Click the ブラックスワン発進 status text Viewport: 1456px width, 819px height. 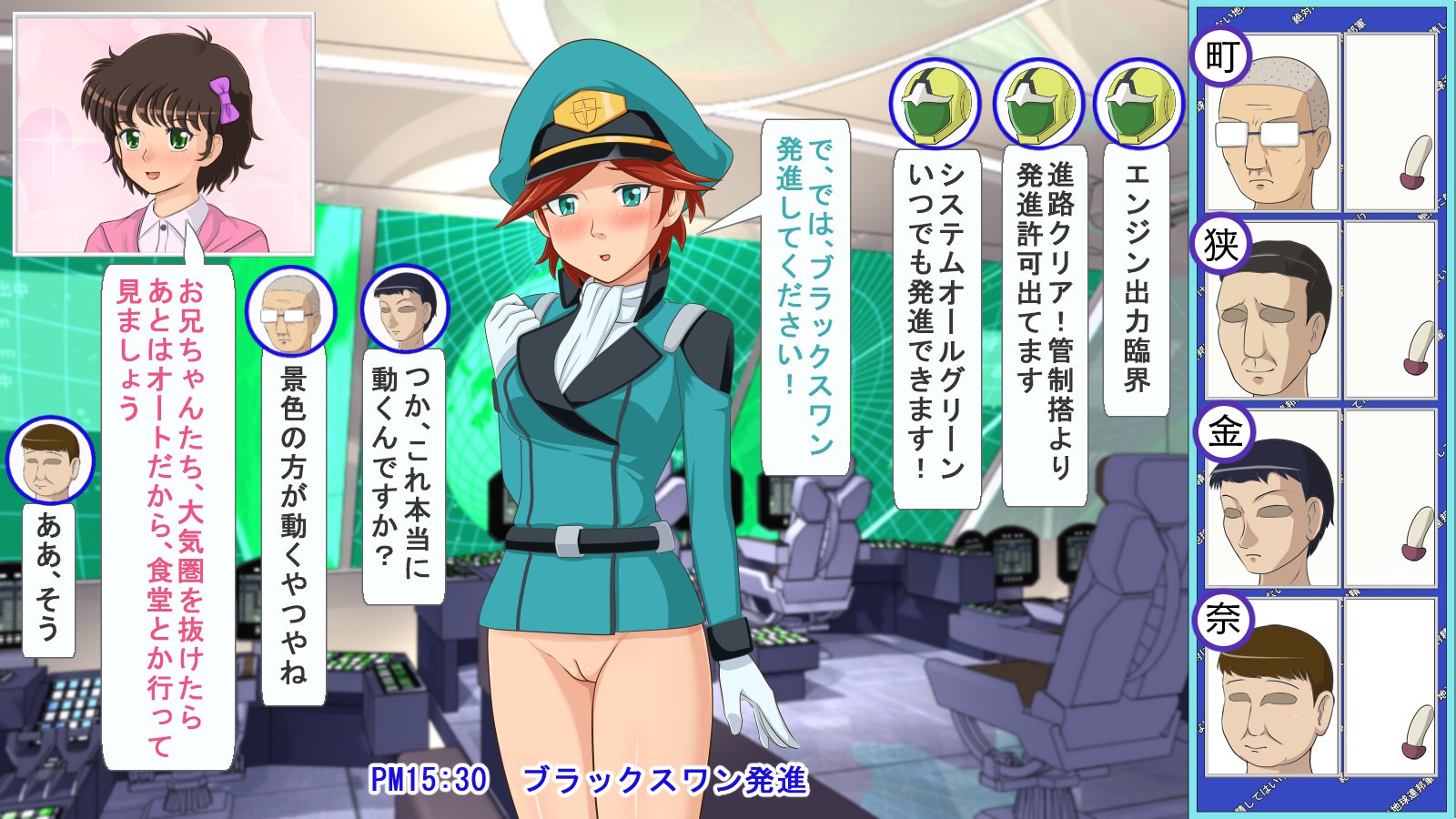(x=664, y=781)
